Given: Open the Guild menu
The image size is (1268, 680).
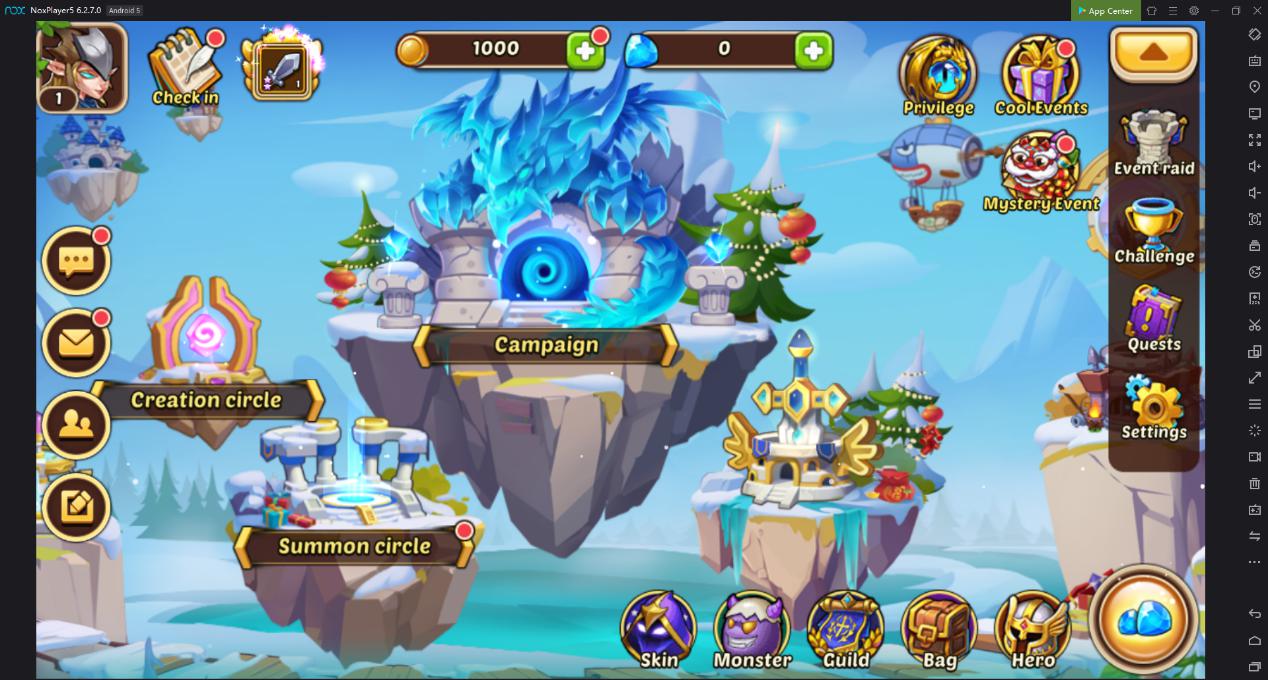Looking at the screenshot, I should [845, 630].
